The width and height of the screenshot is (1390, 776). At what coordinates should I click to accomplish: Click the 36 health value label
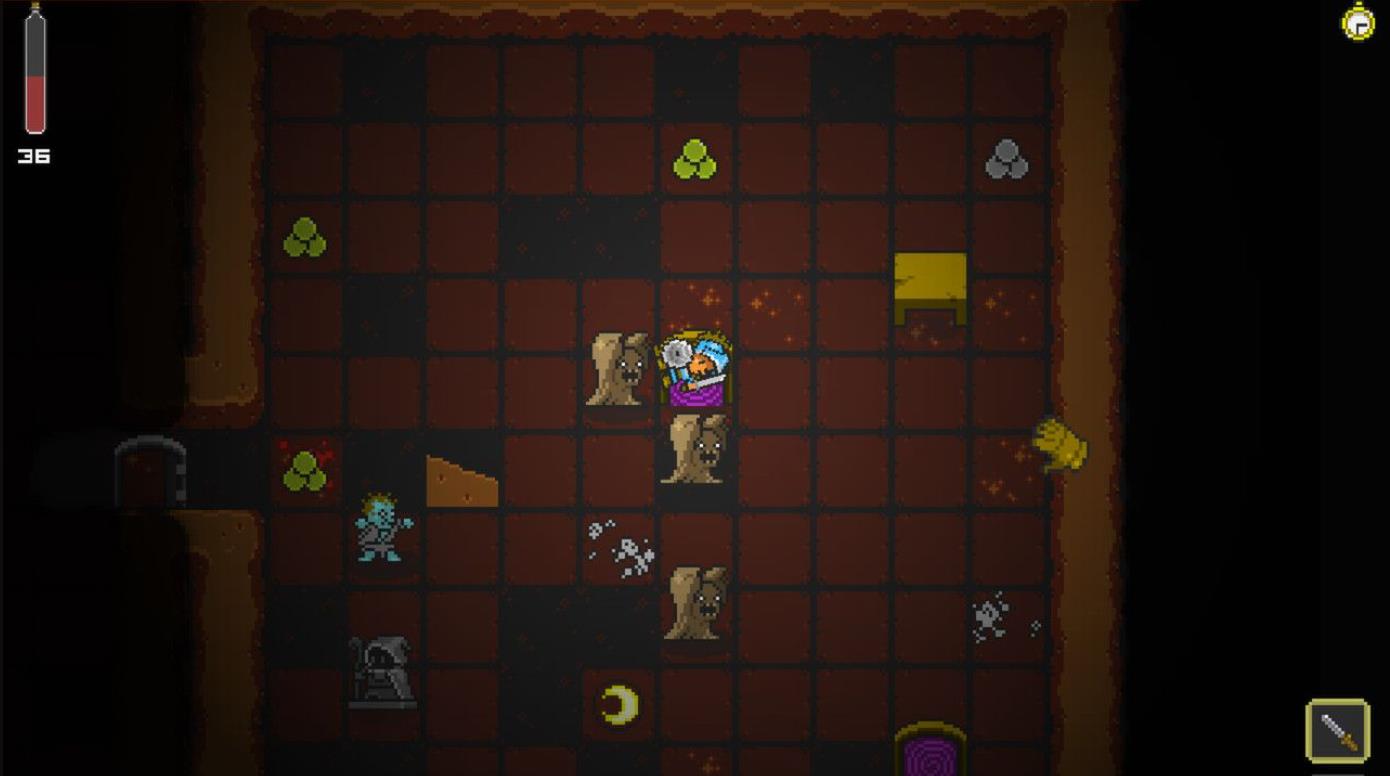[34, 155]
